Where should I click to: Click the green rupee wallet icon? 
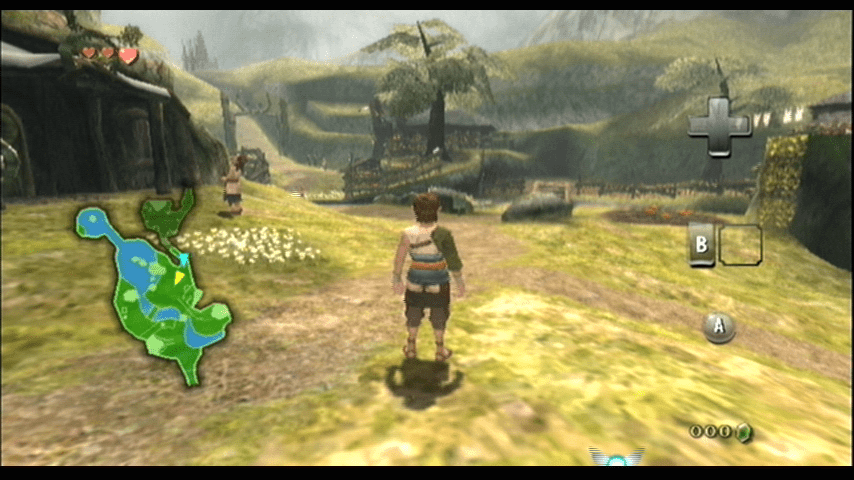tap(743, 432)
